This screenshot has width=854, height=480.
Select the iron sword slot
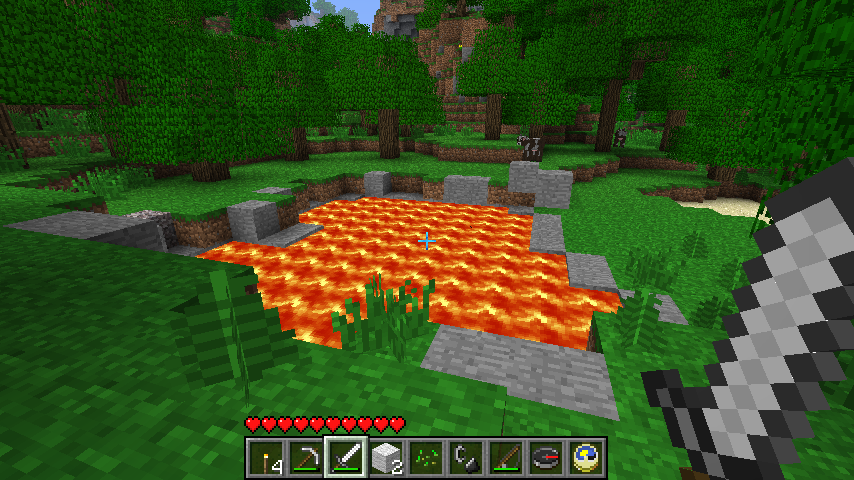(x=345, y=457)
